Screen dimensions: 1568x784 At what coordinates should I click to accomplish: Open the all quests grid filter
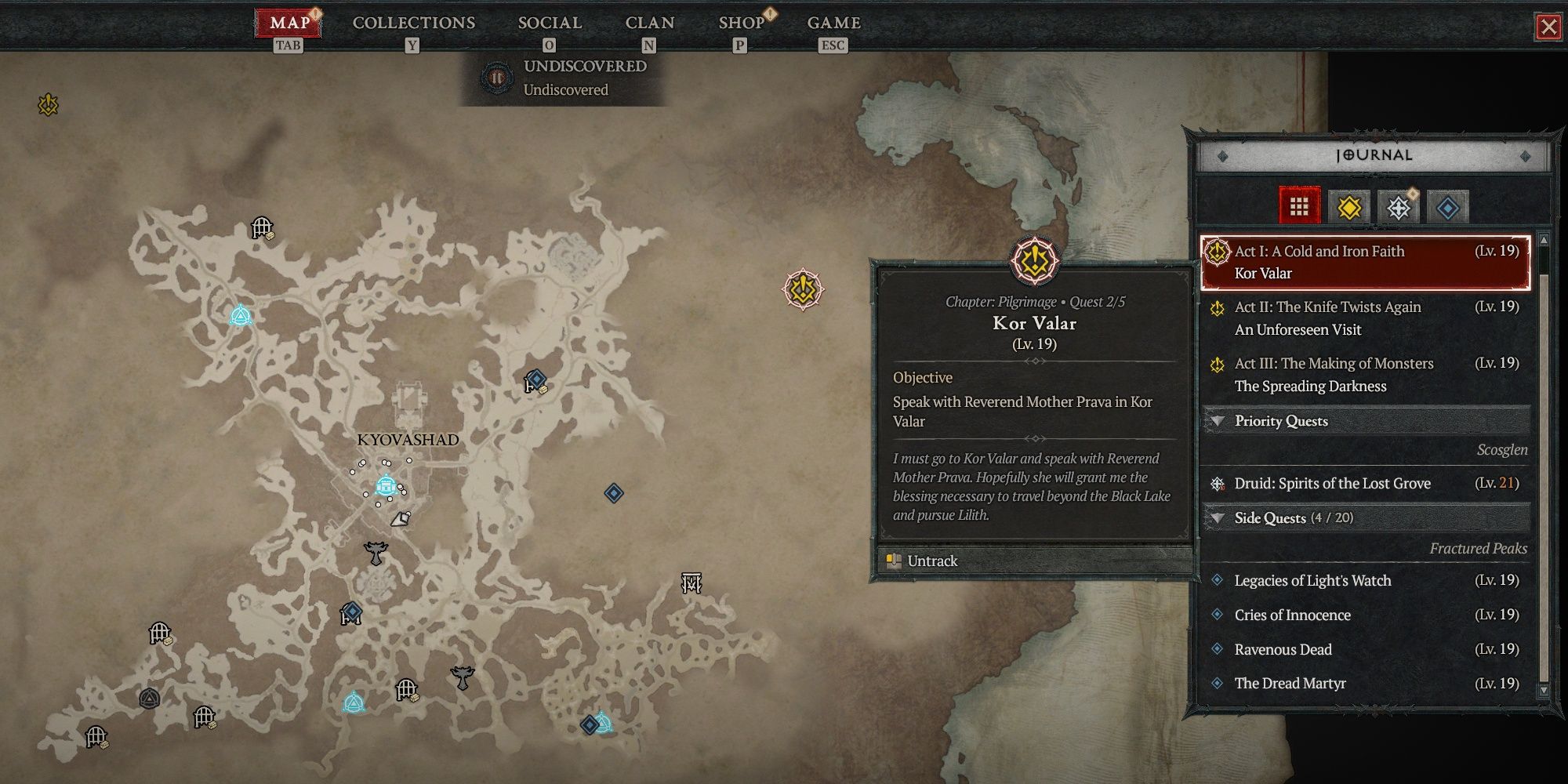(1300, 207)
